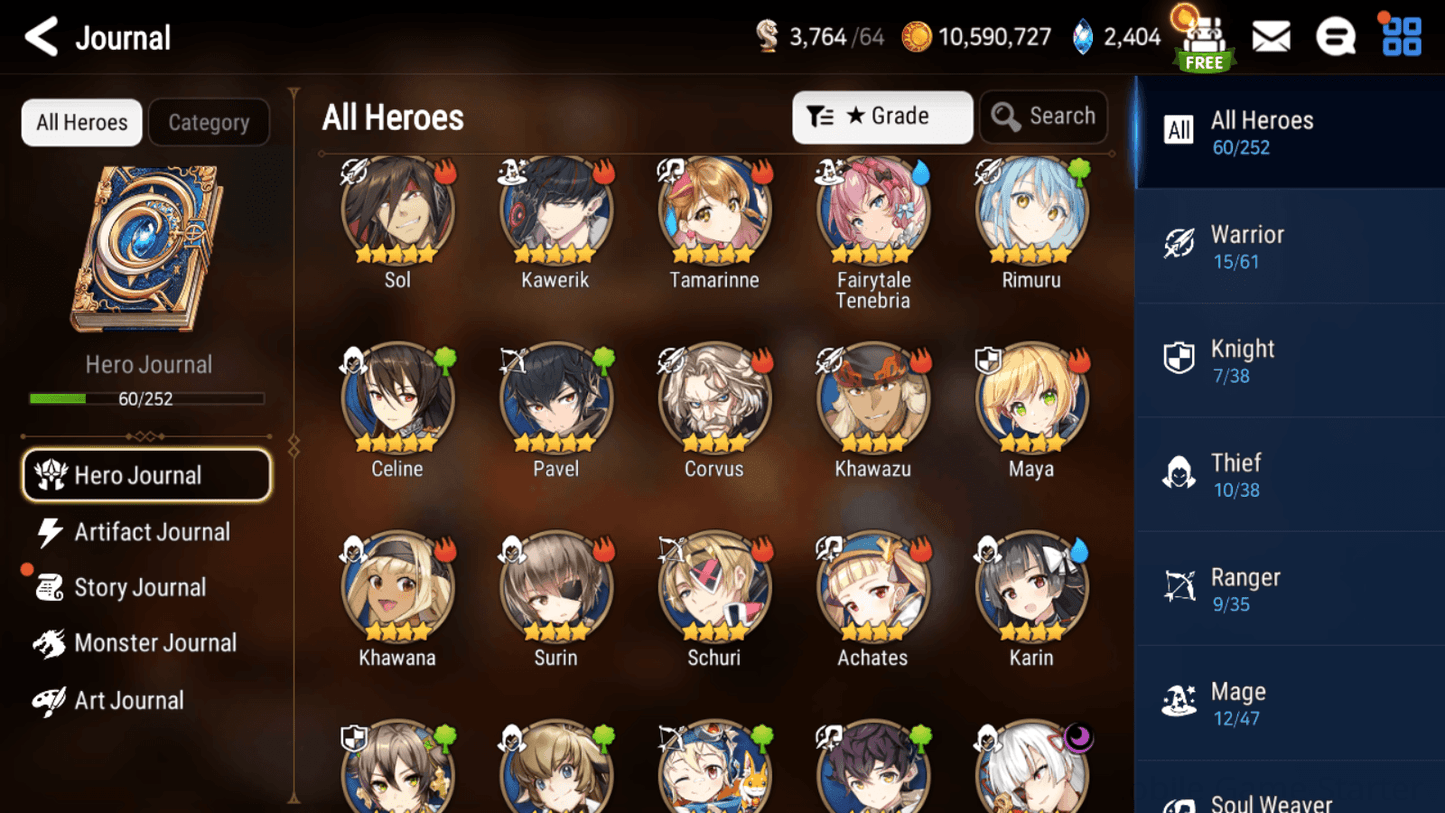Switch to the Category tab
The width and height of the screenshot is (1445, 813).
pos(209,122)
